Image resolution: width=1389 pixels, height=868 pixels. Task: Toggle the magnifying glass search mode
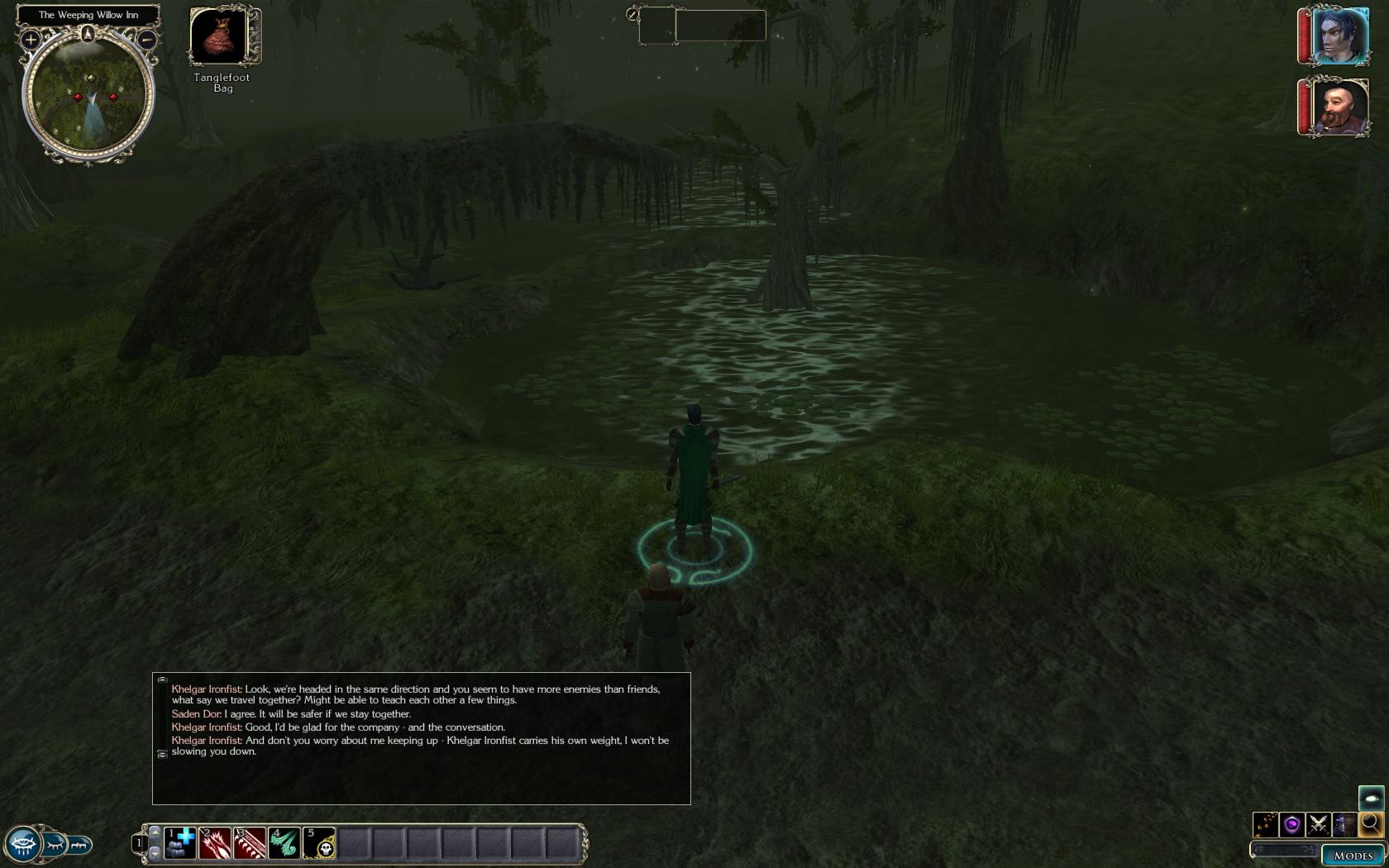(1371, 823)
